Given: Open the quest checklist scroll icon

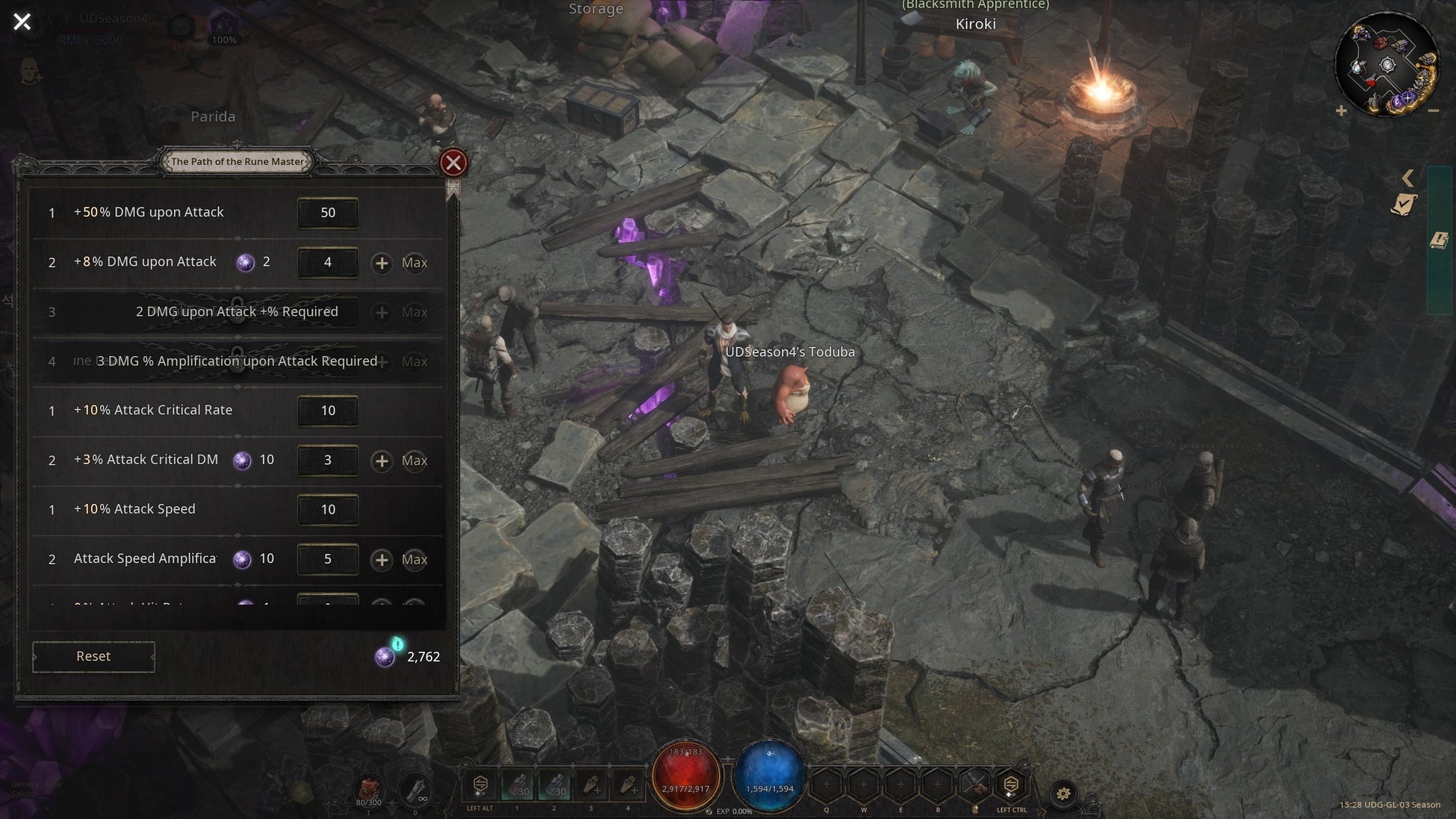Looking at the screenshot, I should (x=1404, y=205).
